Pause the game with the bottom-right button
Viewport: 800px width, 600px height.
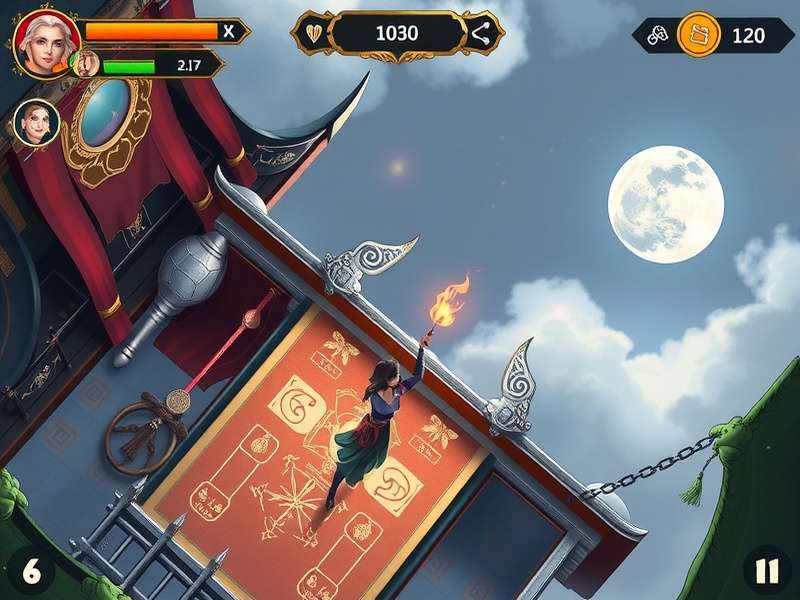click(766, 571)
